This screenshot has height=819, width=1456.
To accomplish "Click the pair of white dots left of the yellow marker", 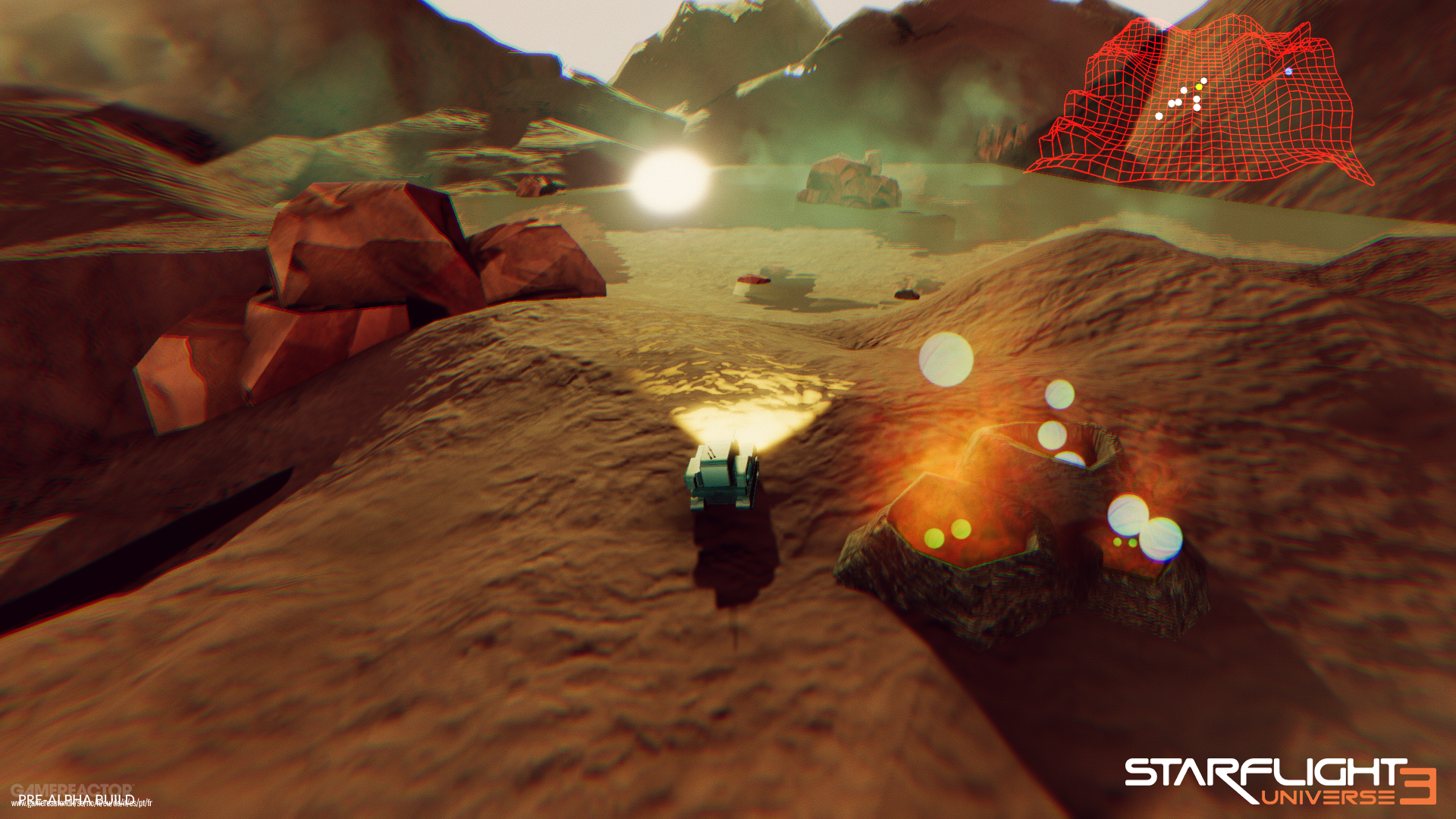I will point(1175,102).
